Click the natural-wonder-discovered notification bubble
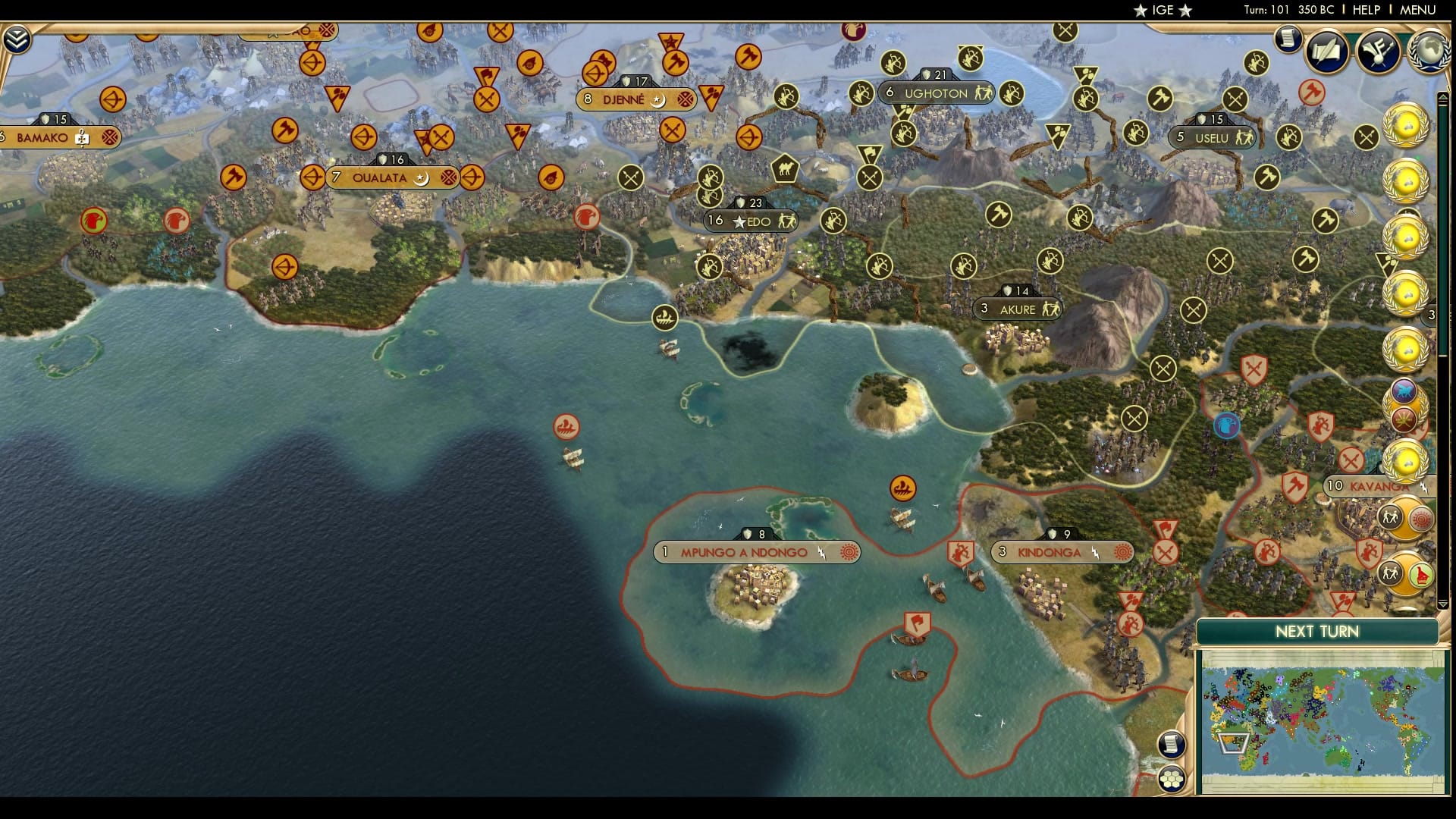Image resolution: width=1456 pixels, height=819 pixels. [1402, 392]
